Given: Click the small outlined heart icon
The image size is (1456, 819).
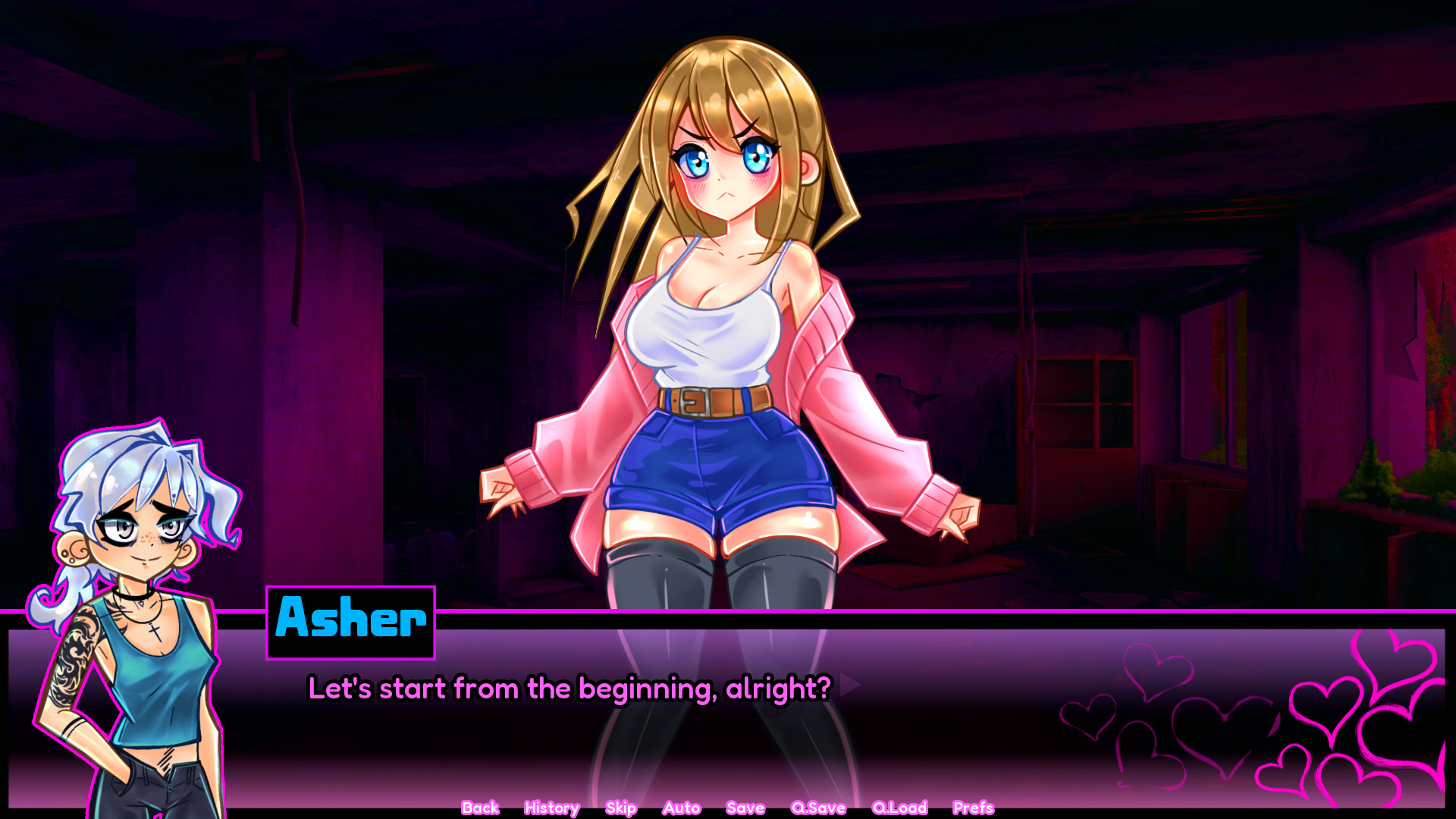Looking at the screenshot, I should click(x=1087, y=718).
